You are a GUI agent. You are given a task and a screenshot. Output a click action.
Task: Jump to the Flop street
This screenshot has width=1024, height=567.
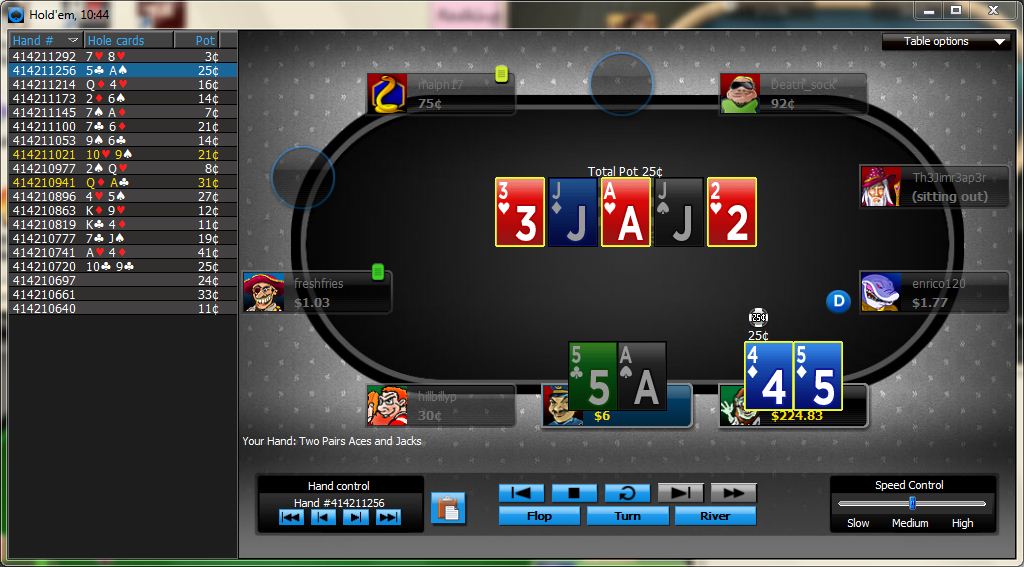(539, 516)
